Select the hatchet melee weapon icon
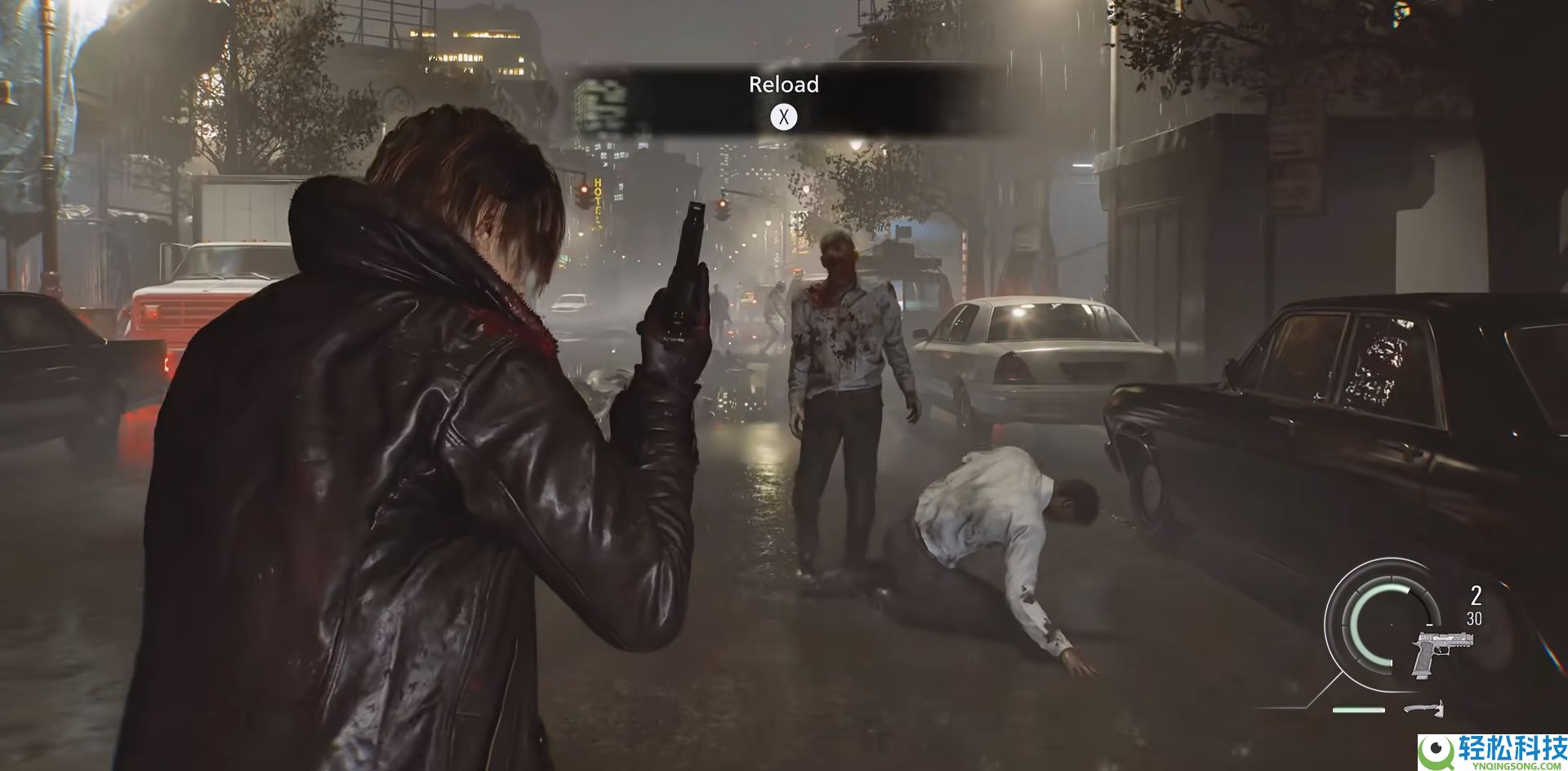1568x771 pixels. pyautogui.click(x=1424, y=708)
